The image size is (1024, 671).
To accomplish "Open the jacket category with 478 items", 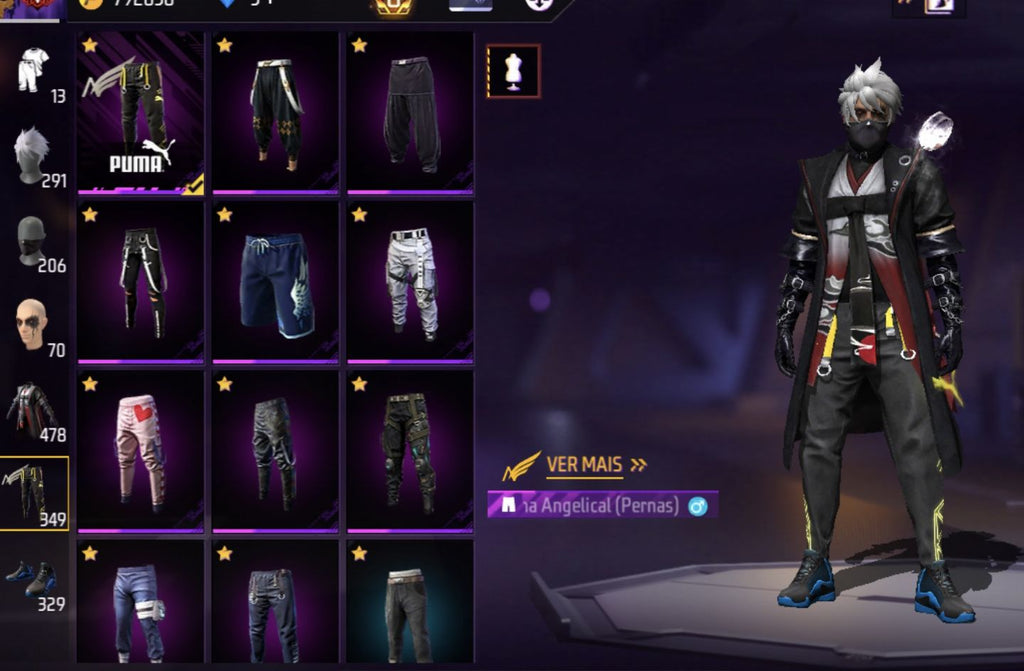I will (x=35, y=411).
